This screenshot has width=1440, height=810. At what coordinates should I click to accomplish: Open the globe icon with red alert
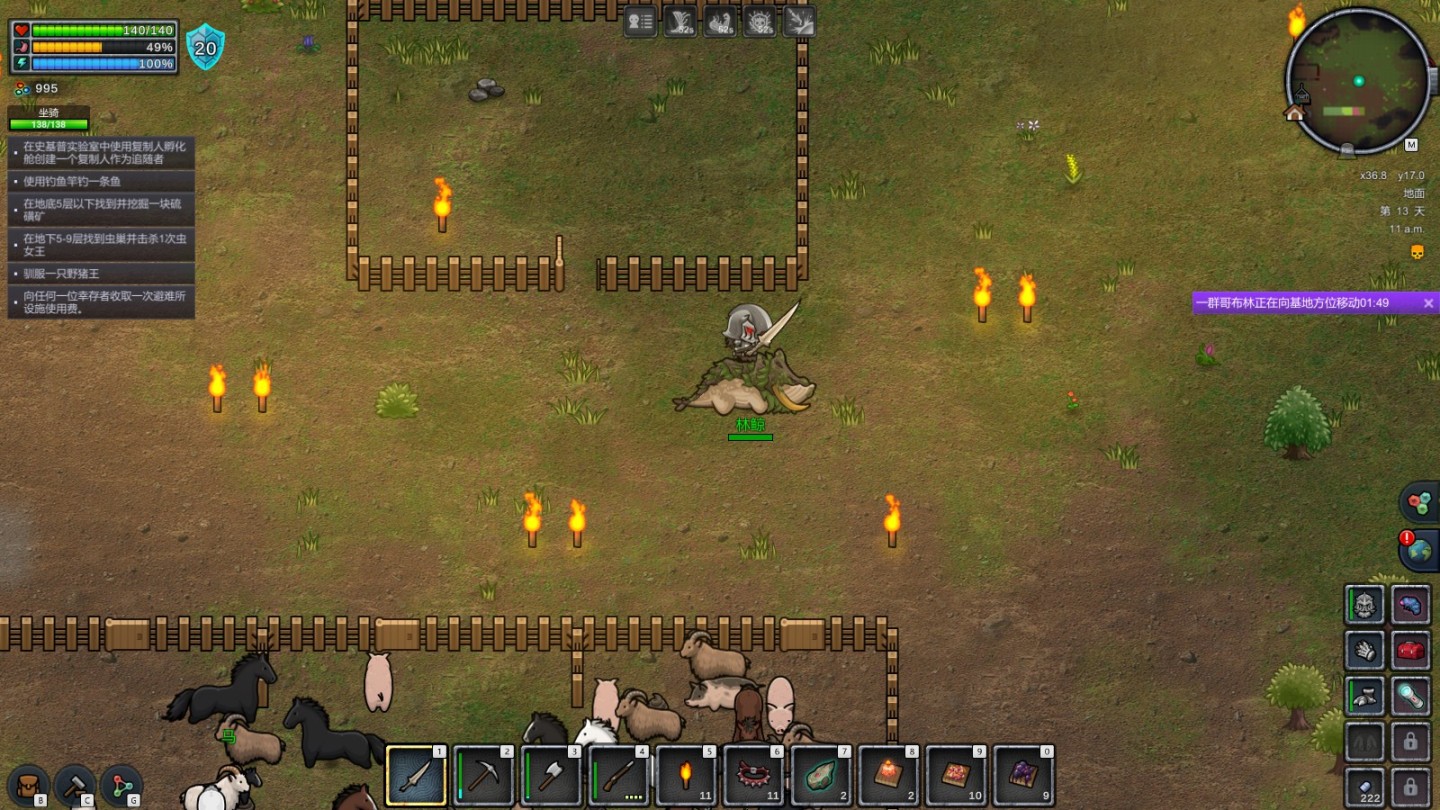tap(1419, 551)
